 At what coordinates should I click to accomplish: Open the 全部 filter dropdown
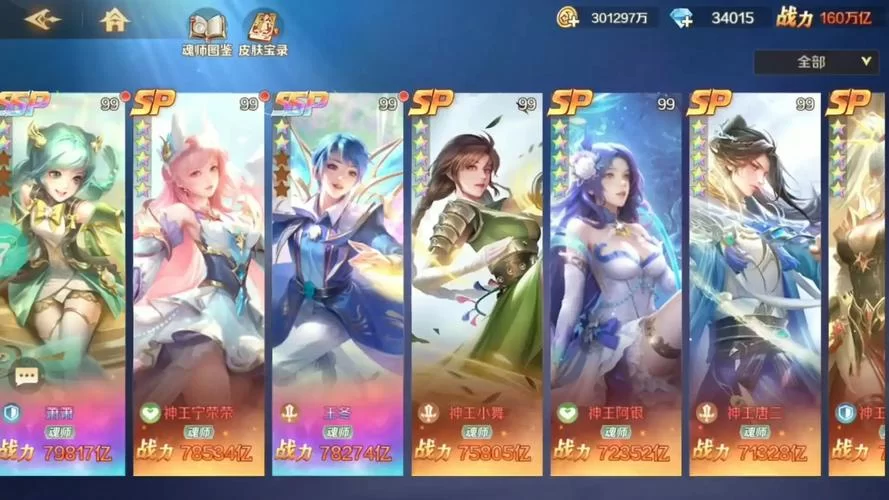[815, 62]
